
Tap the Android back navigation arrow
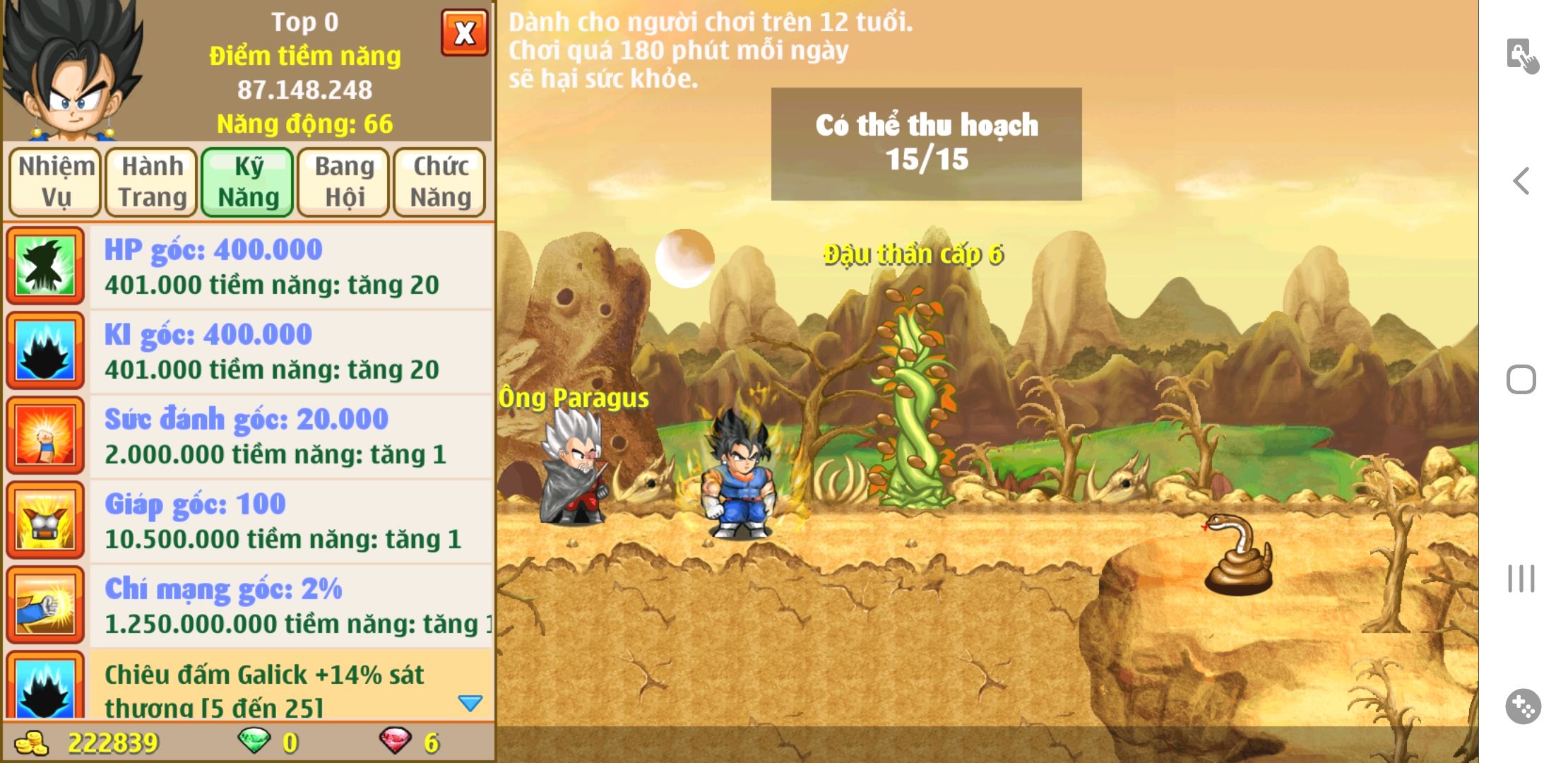click(1521, 181)
